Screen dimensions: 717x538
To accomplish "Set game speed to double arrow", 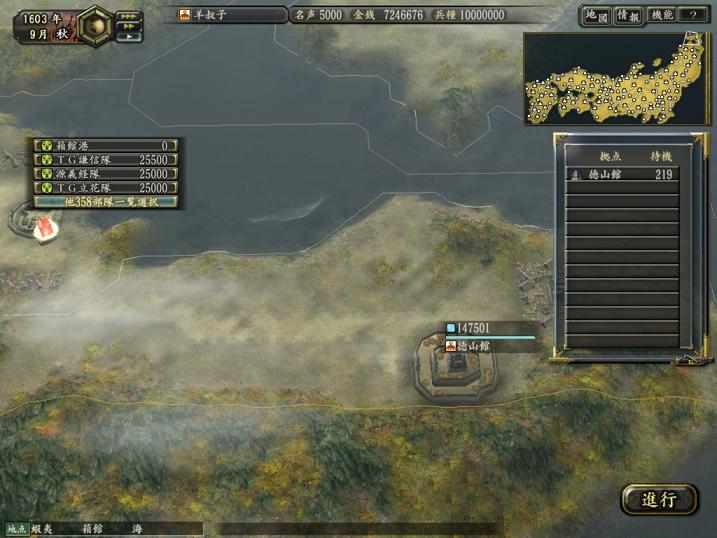I will point(128,26).
